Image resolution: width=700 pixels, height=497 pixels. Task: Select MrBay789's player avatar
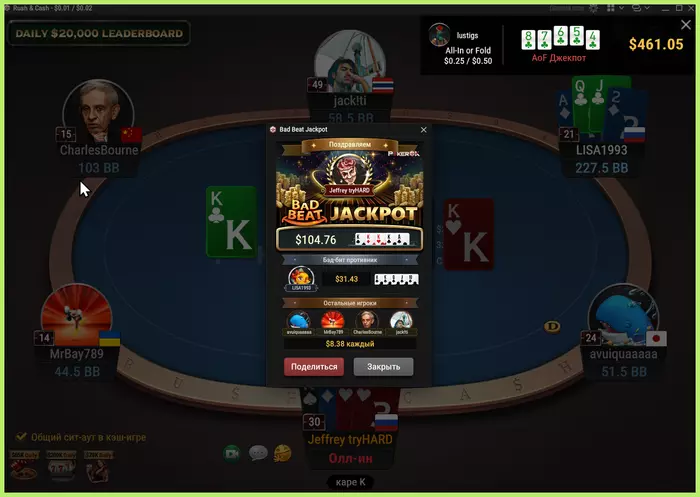(x=76, y=316)
